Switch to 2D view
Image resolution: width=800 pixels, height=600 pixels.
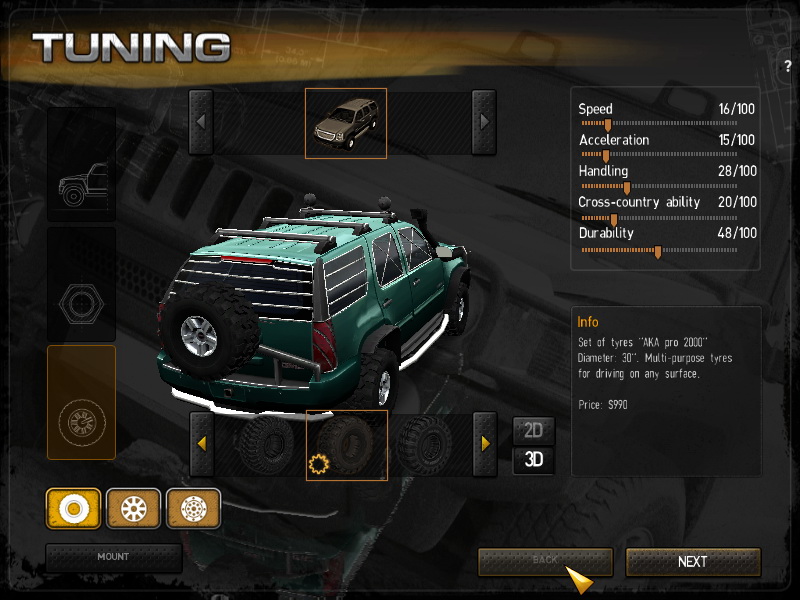[x=533, y=430]
